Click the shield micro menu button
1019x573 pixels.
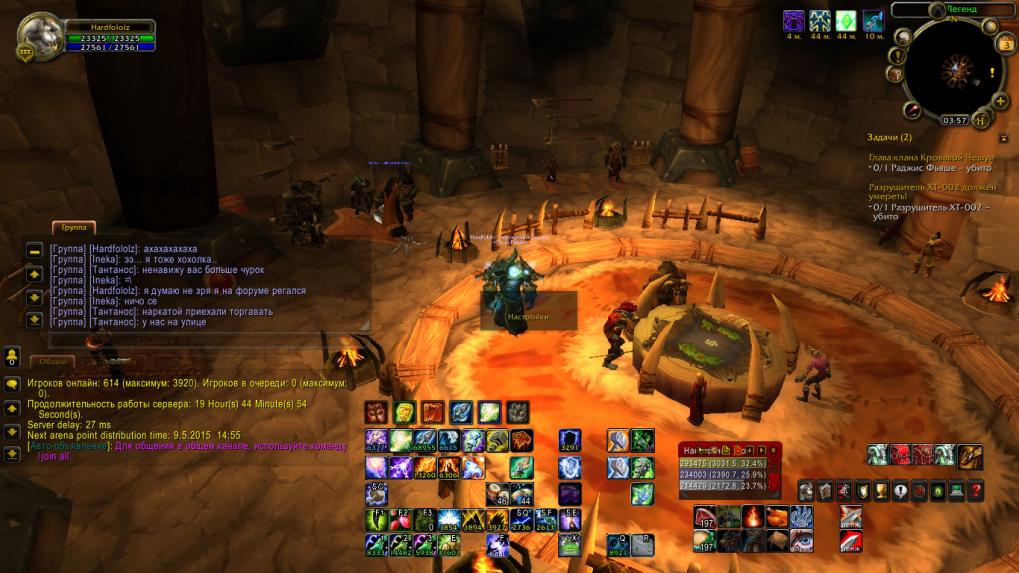pos(862,490)
